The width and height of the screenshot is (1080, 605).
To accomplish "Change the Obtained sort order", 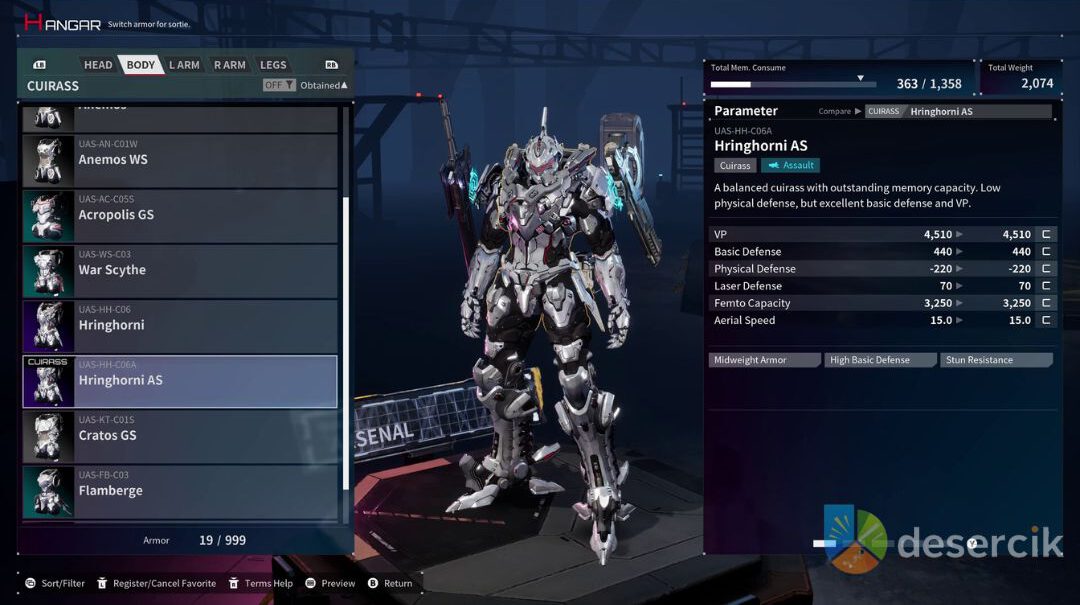I will pos(323,85).
